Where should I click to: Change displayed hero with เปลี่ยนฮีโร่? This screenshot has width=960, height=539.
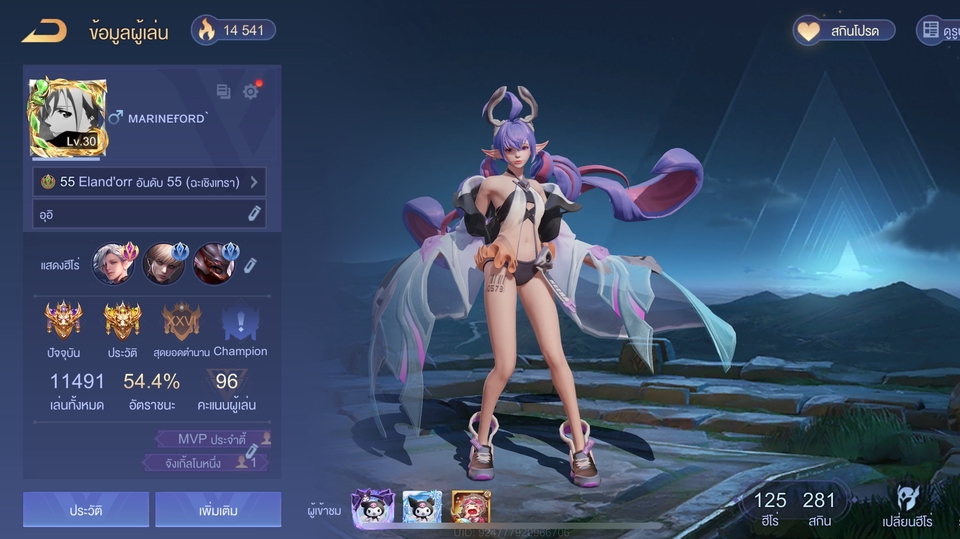(907, 506)
